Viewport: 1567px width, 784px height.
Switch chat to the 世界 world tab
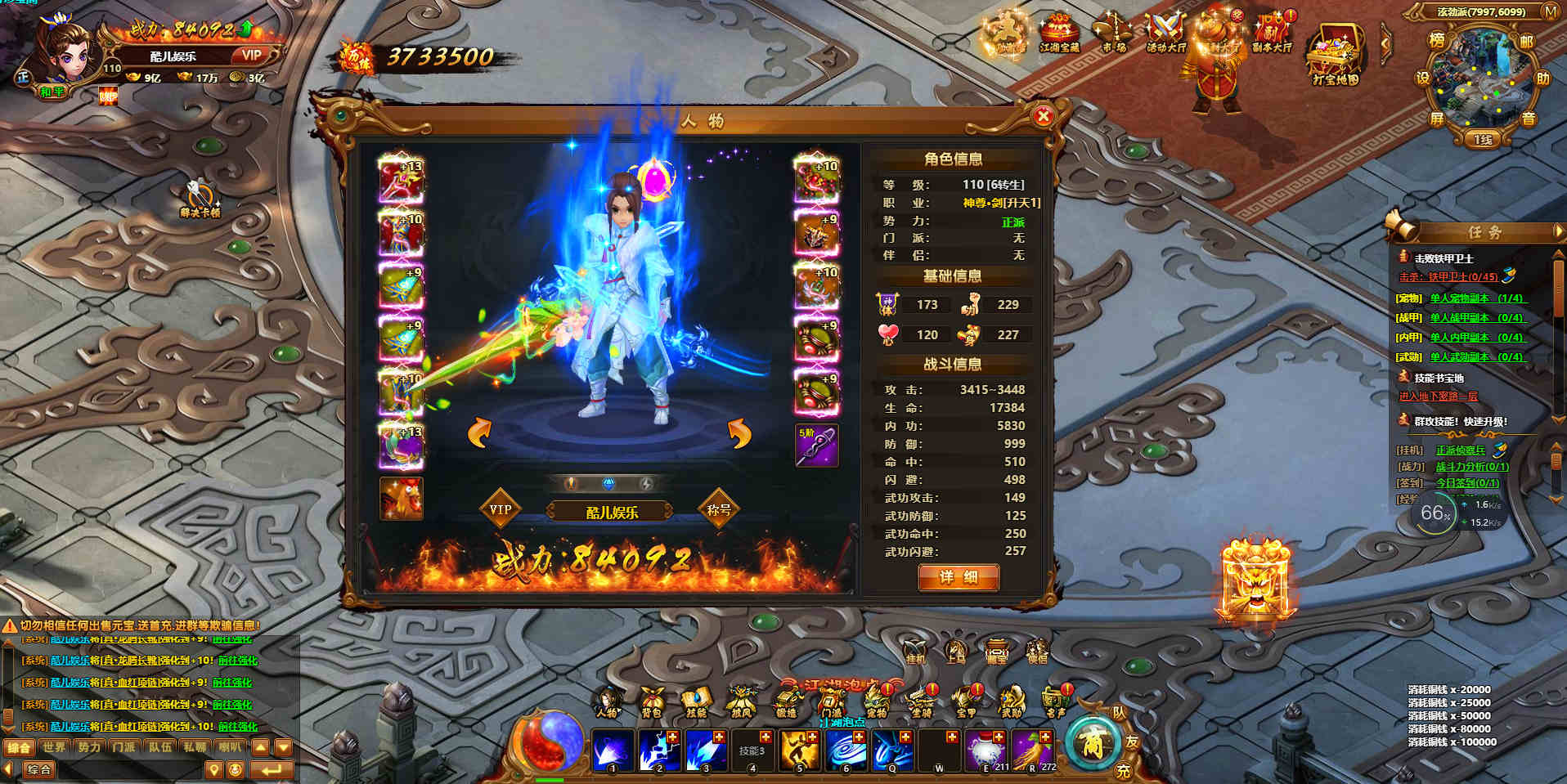[54, 747]
